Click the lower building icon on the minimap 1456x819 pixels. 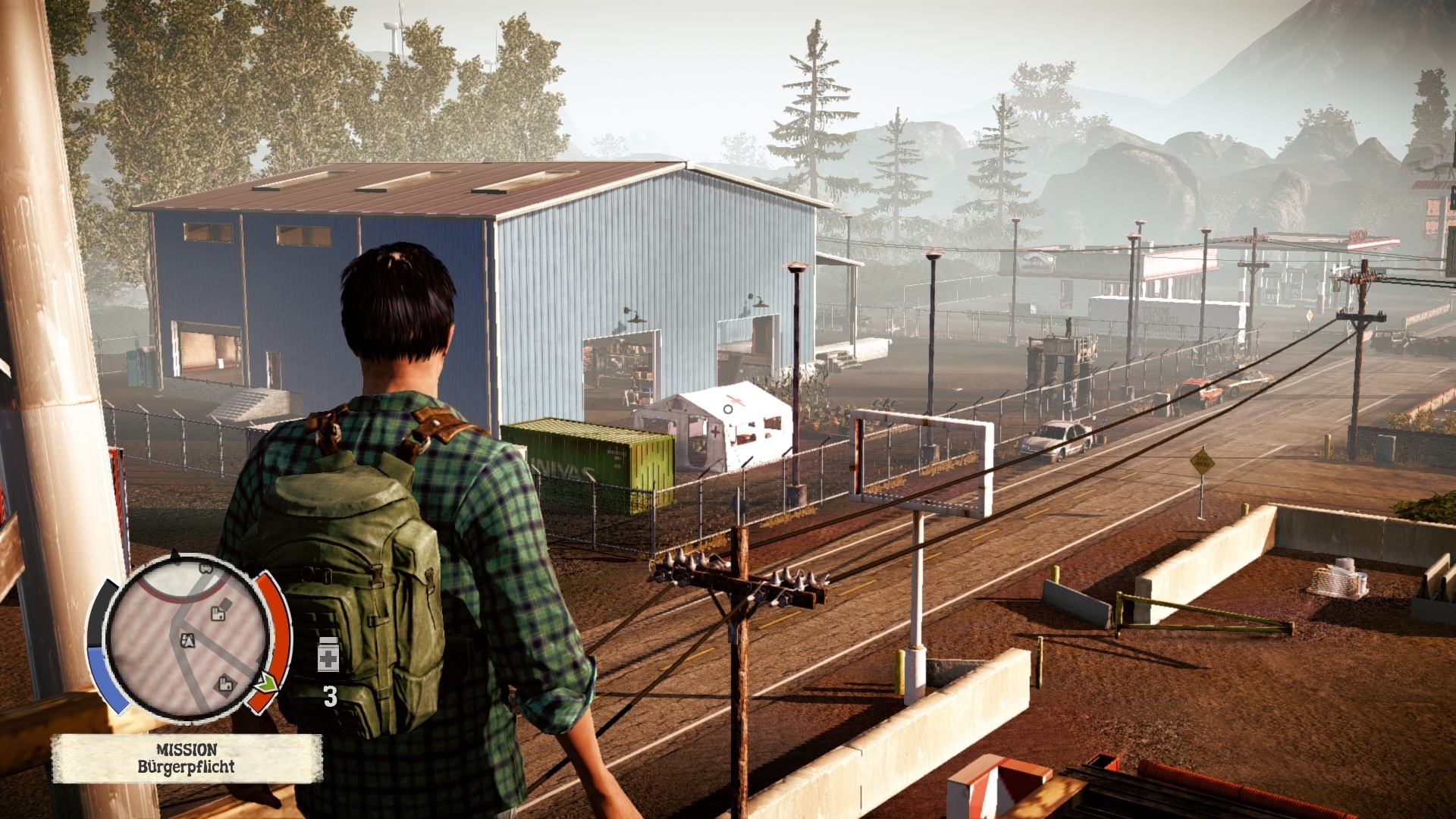(225, 685)
